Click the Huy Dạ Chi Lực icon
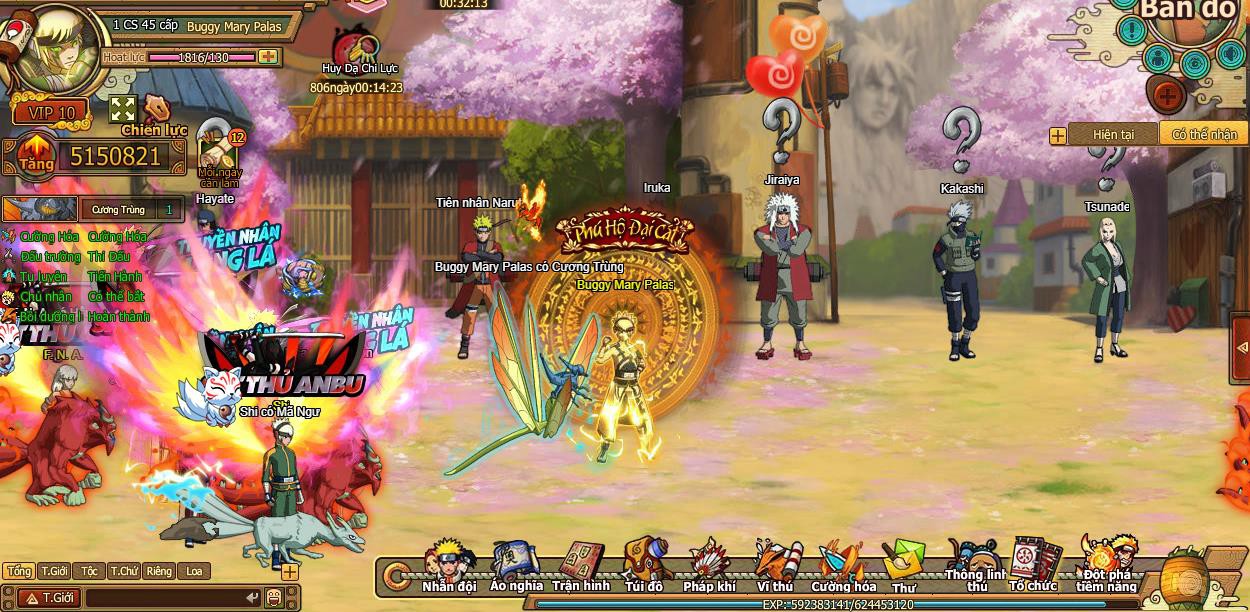The height and width of the screenshot is (612, 1250). coord(357,48)
